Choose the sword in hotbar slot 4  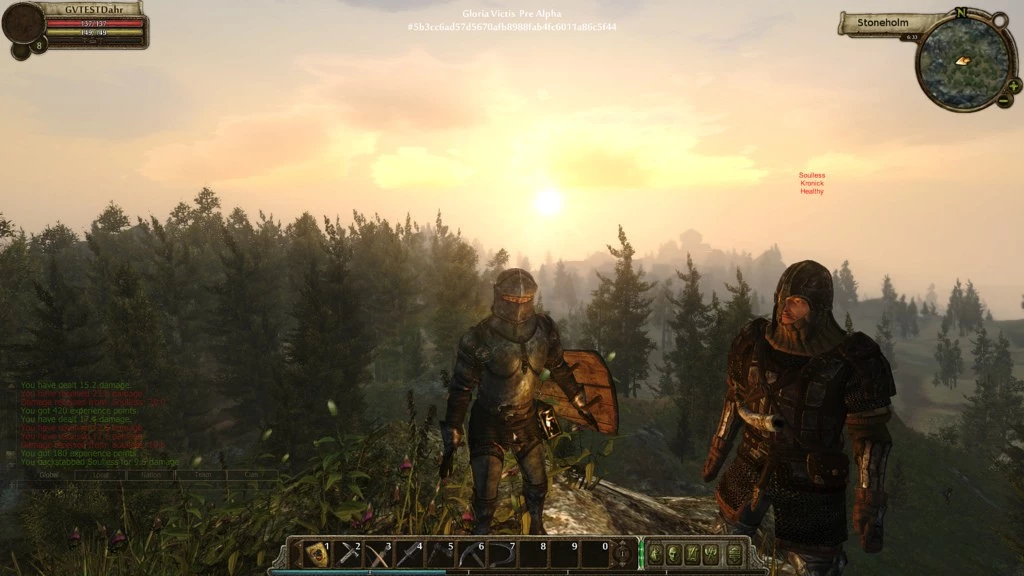(x=409, y=553)
